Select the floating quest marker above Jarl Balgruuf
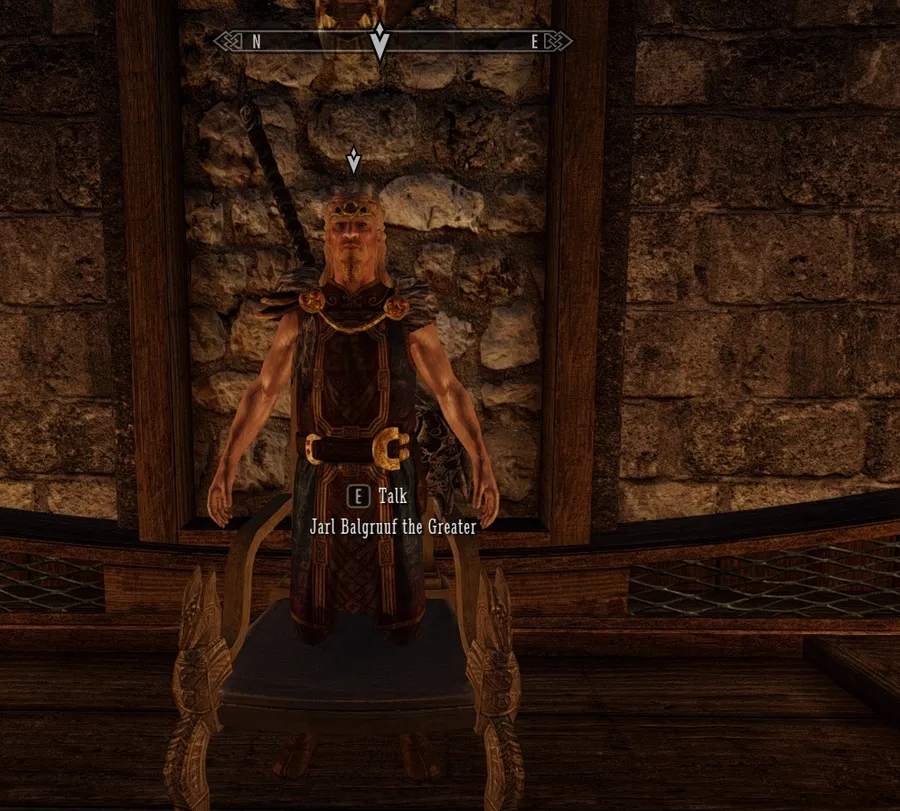900x811 pixels. [x=352, y=160]
